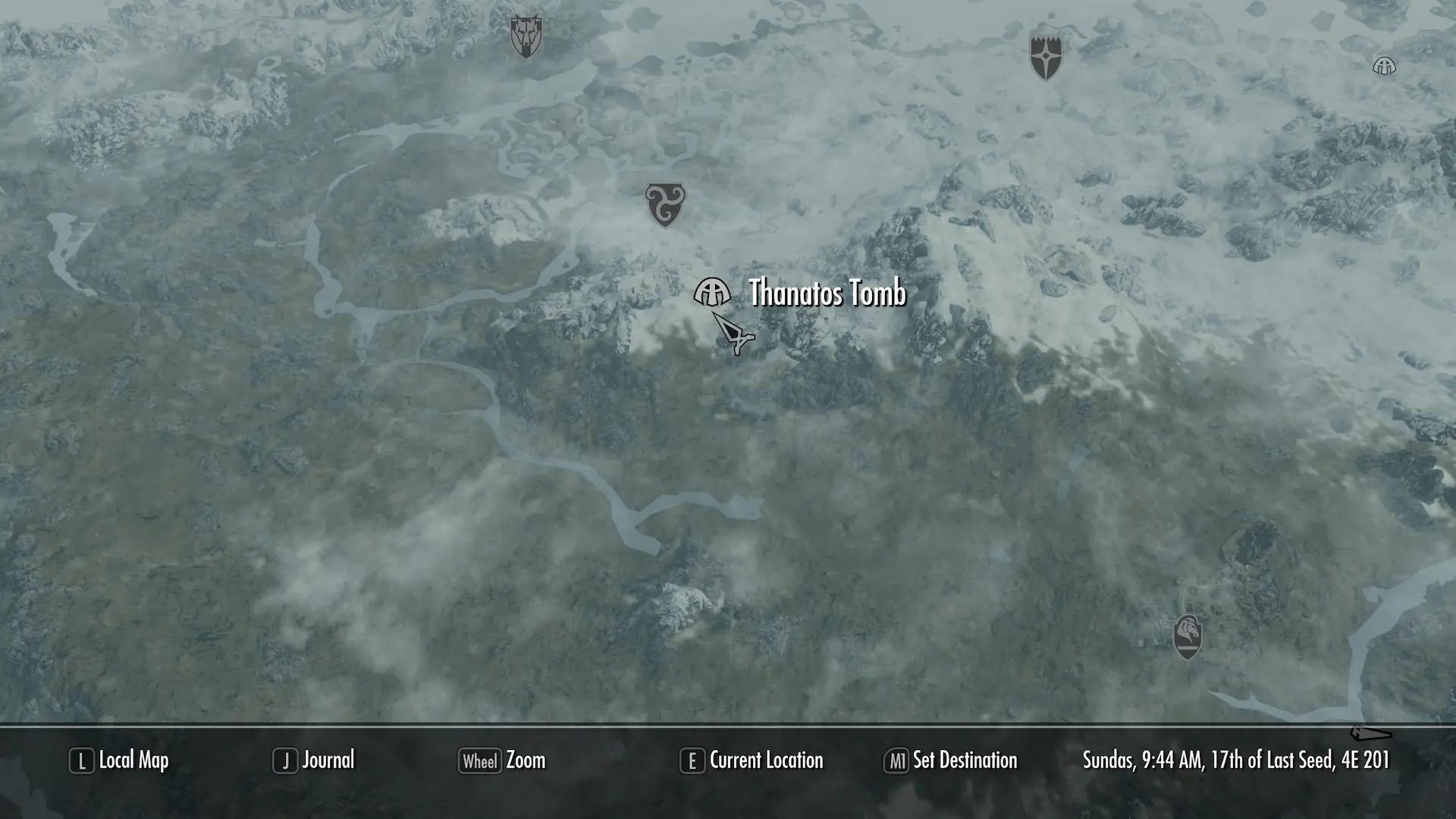
Task: Switch to the Local Map view
Action: click(x=133, y=761)
